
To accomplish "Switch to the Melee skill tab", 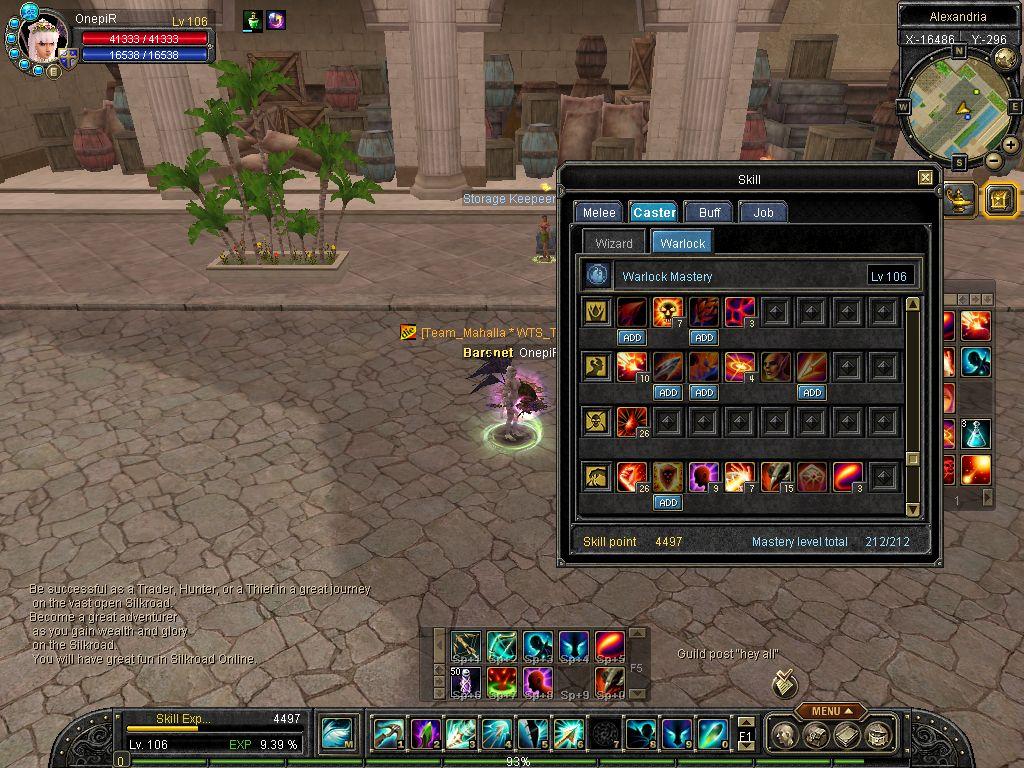I will (x=599, y=212).
